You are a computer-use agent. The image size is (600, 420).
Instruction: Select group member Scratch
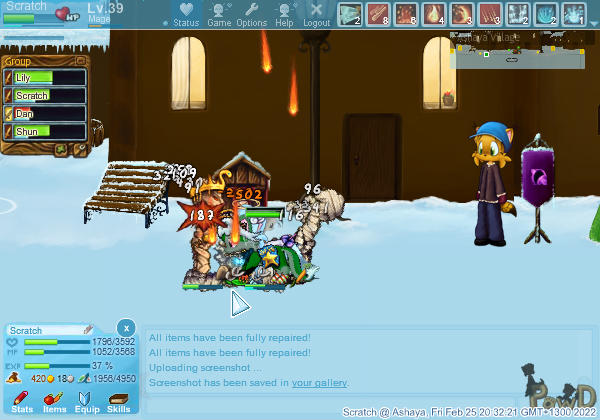pyautogui.click(x=46, y=96)
